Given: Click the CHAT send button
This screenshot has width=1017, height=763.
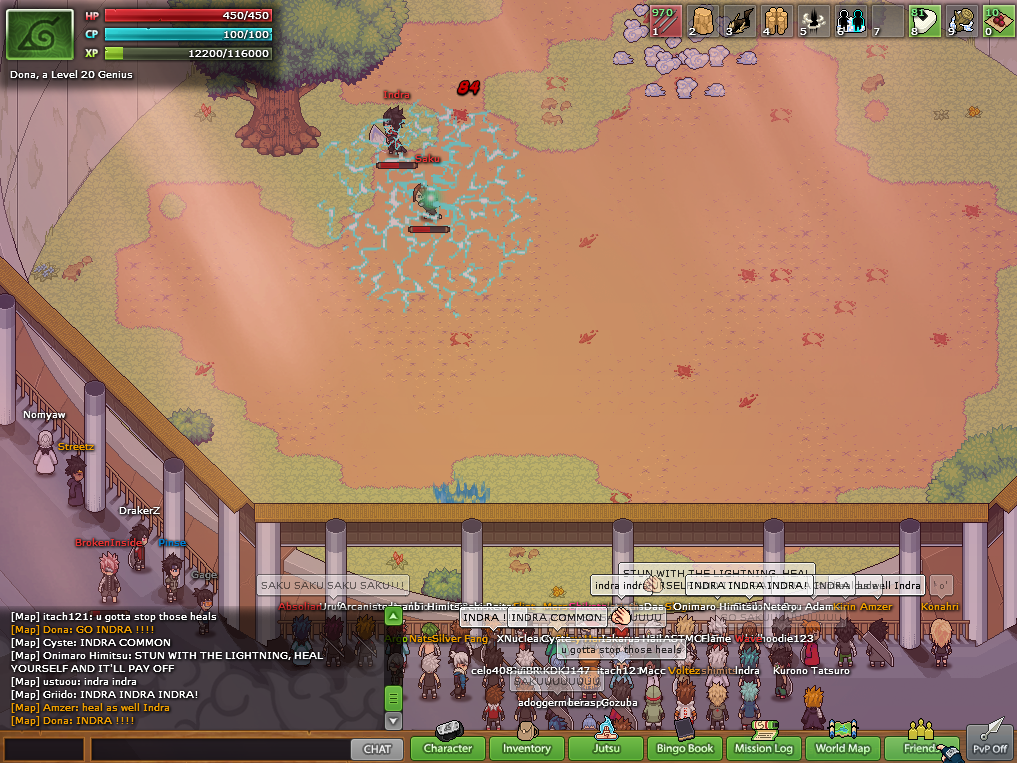Looking at the screenshot, I should (377, 748).
